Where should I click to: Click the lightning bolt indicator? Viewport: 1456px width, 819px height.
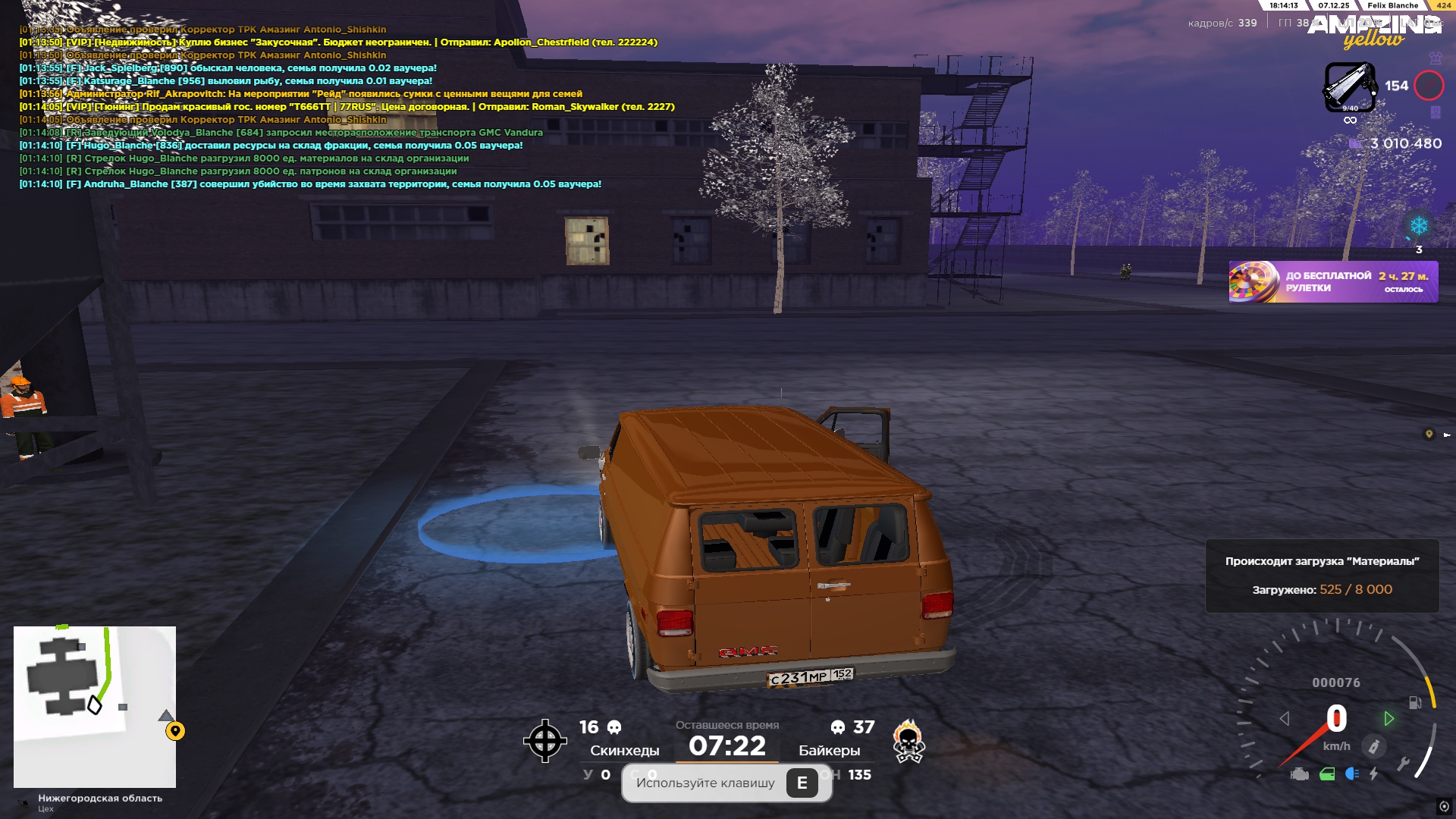coord(1373,774)
